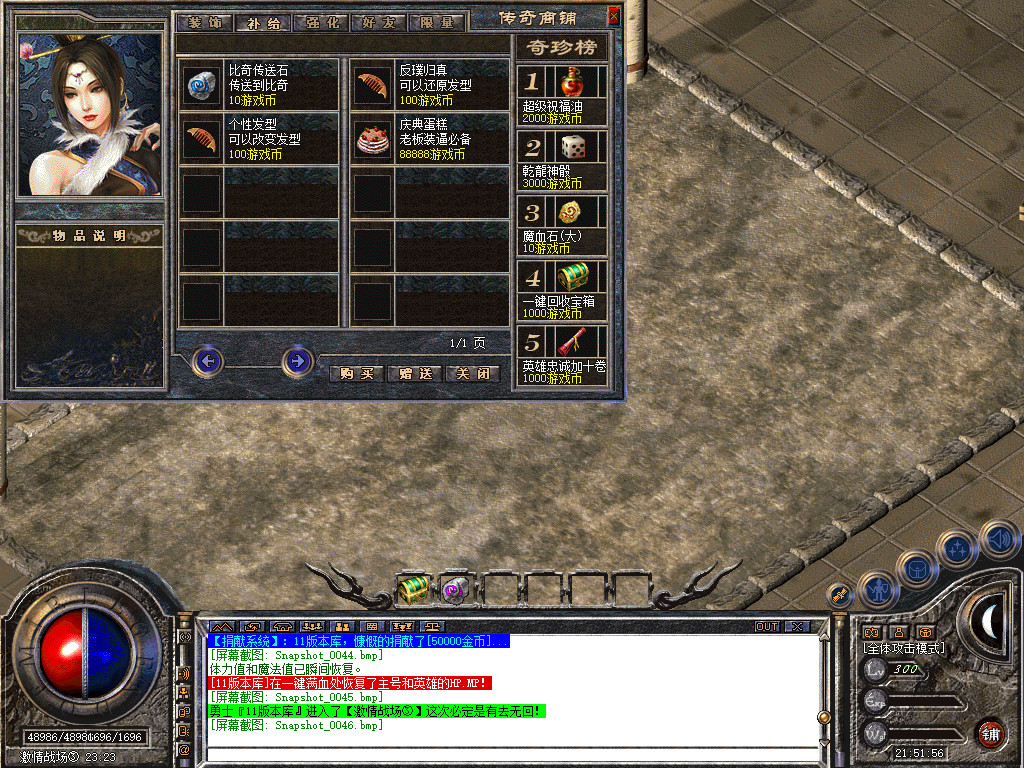This screenshot has width=1024, height=768.
Task: Select the 好友 tab
Action: 379,22
